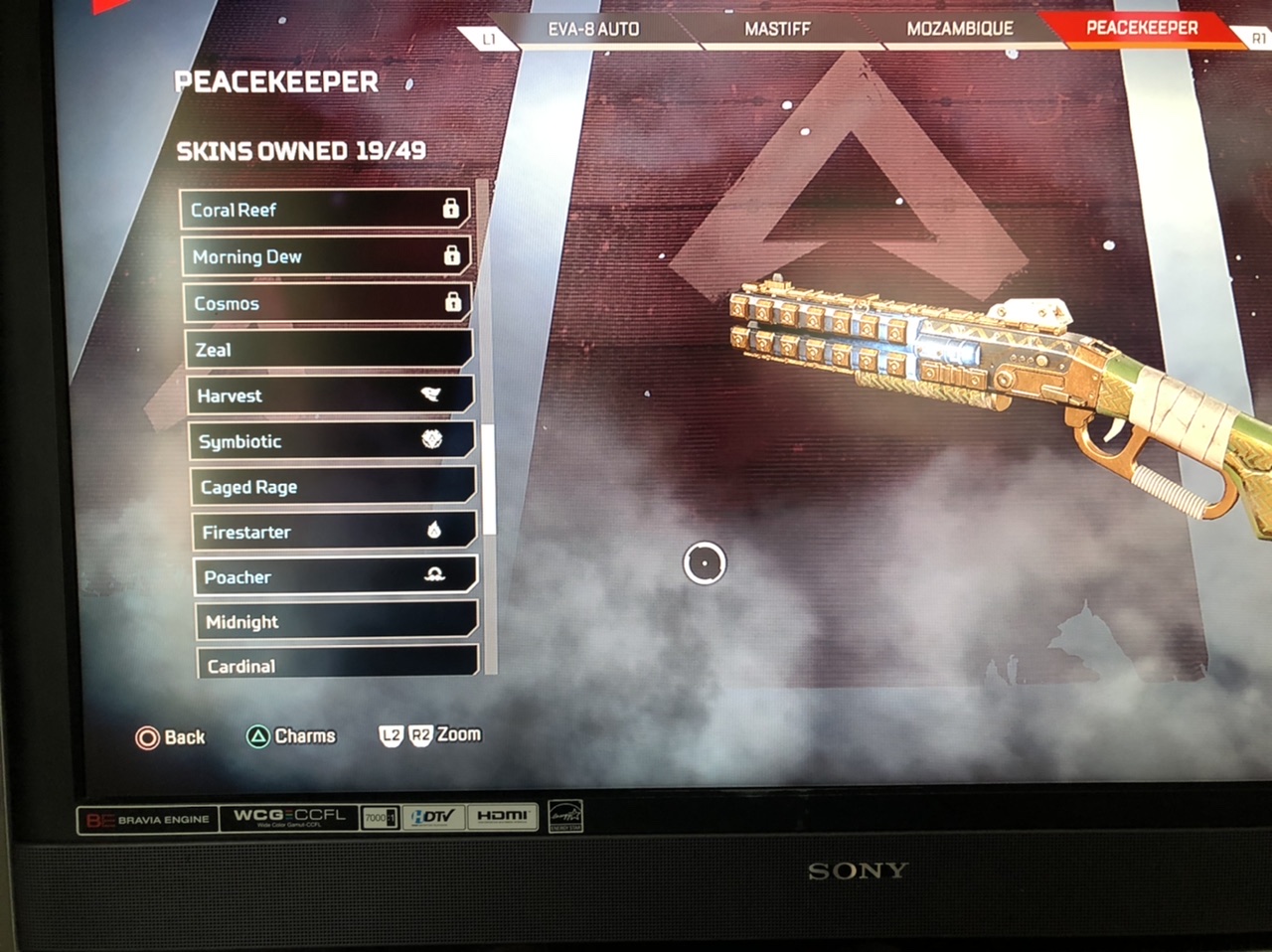Choose the Symbiotic skin
The width and height of the screenshot is (1272, 952).
pyautogui.click(x=331, y=441)
